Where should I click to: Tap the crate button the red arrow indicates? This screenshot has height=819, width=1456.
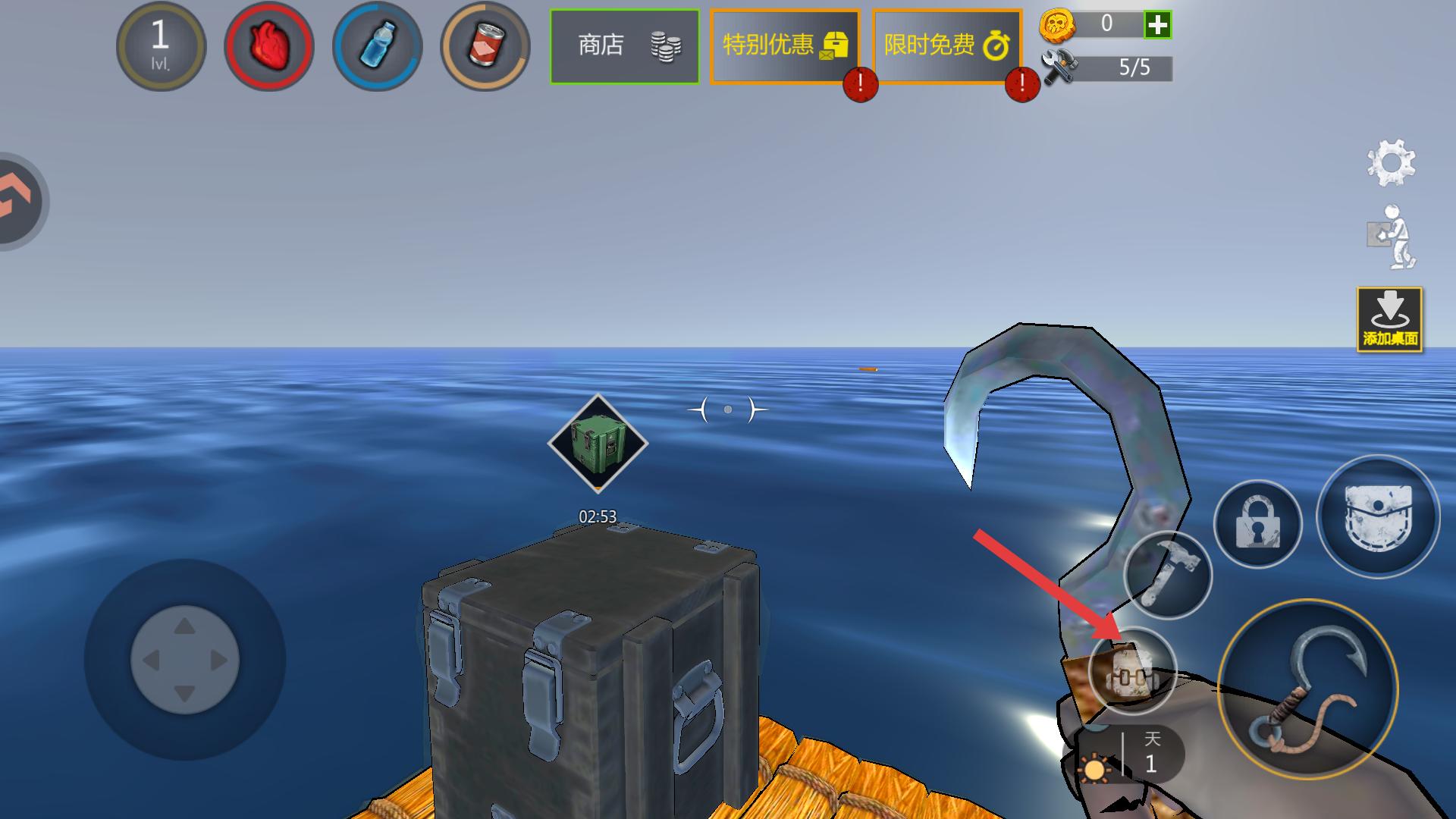pyautogui.click(x=1131, y=671)
